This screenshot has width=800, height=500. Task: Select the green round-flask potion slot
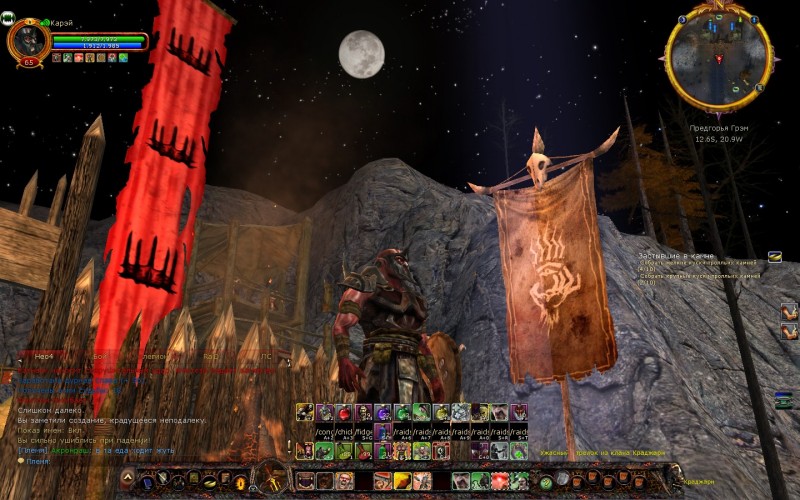pos(402,412)
